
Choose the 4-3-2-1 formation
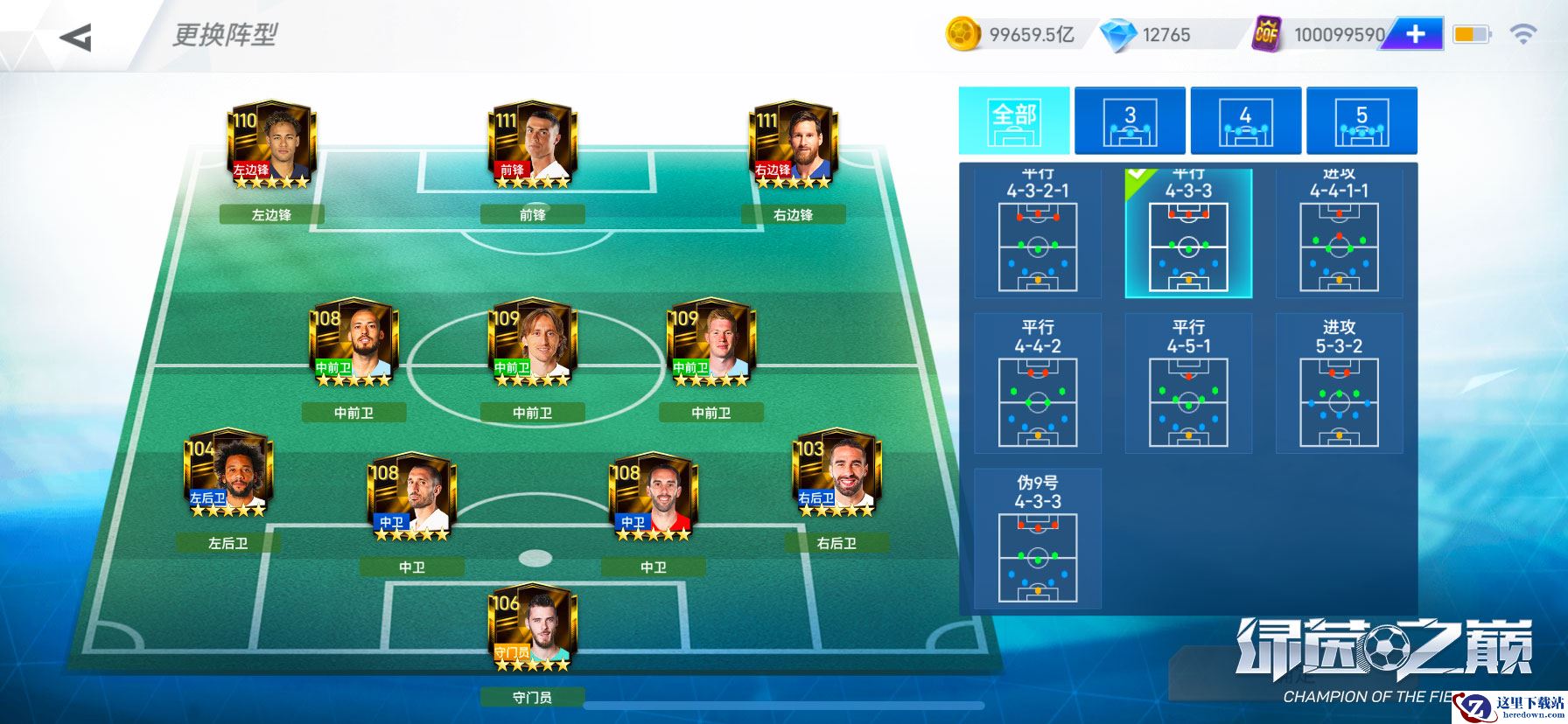coord(1038,234)
